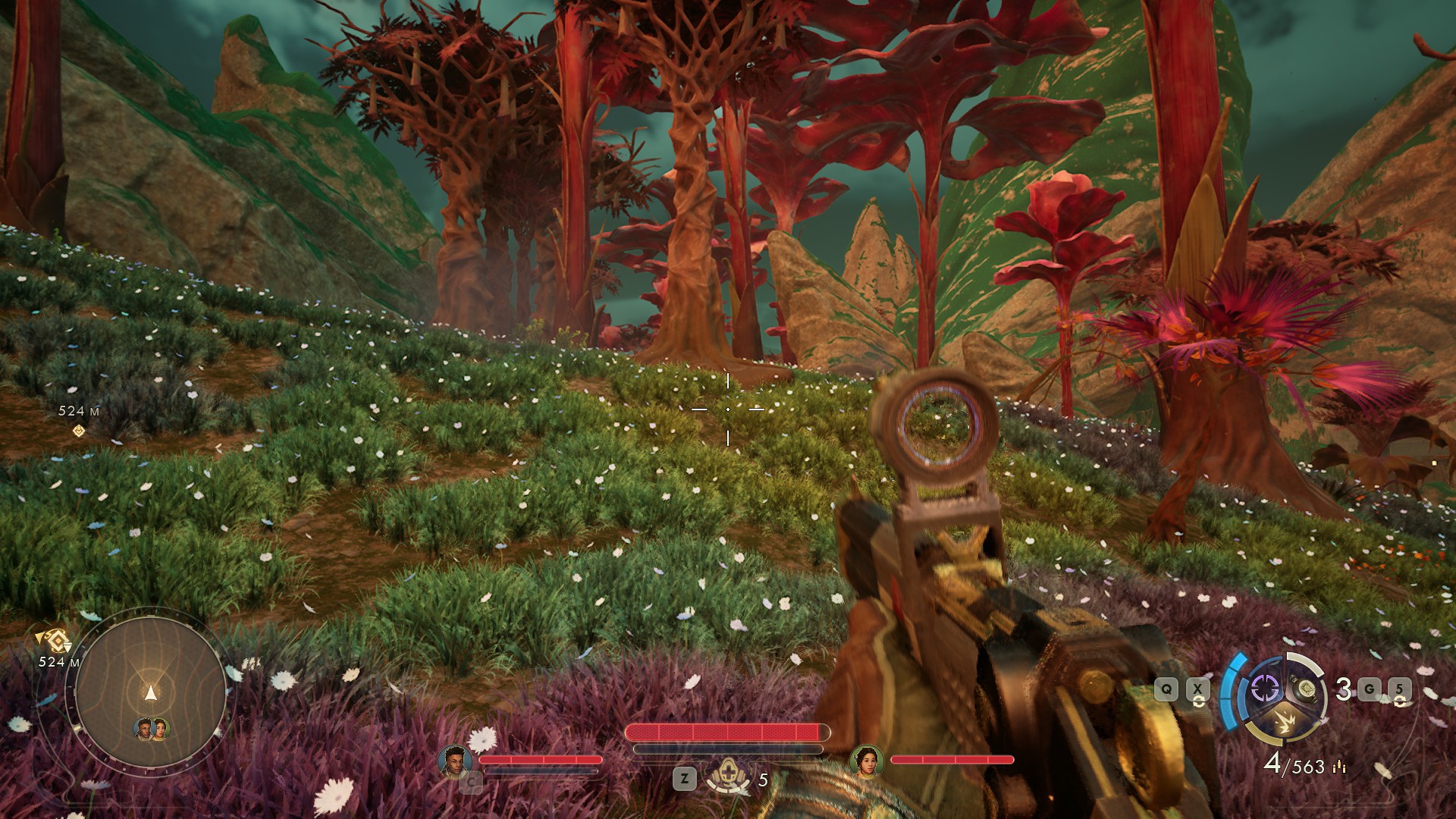Click the companion markers on the minimap

151,730
